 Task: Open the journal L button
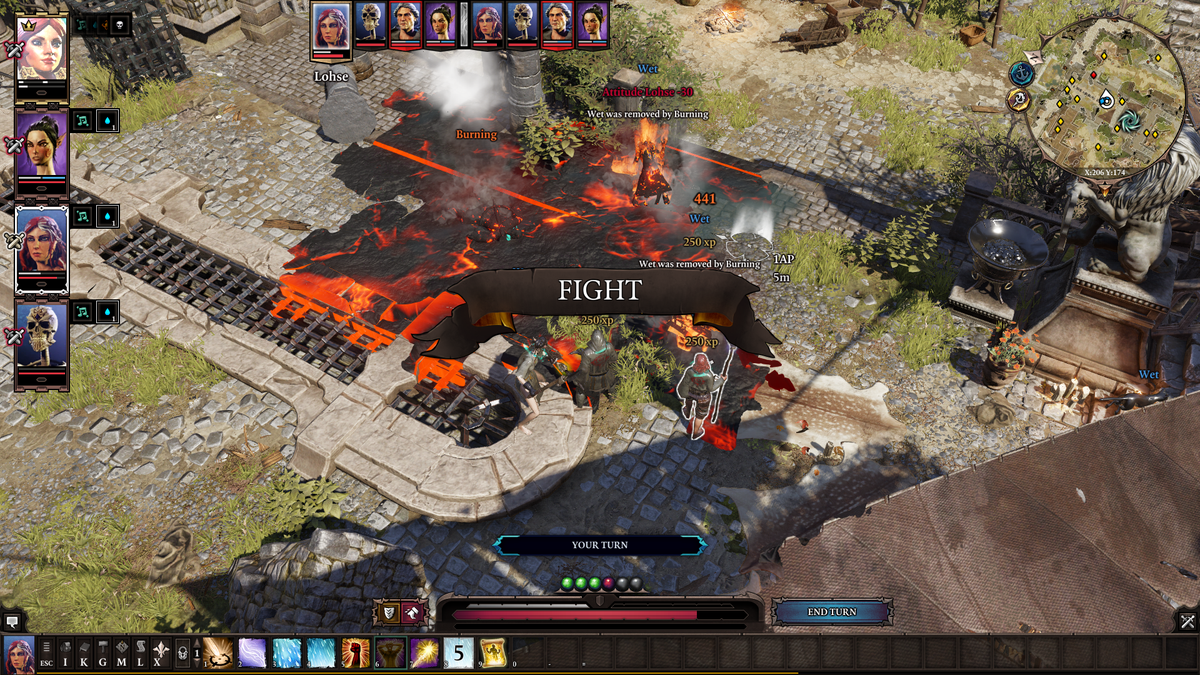pyautogui.click(x=140, y=654)
